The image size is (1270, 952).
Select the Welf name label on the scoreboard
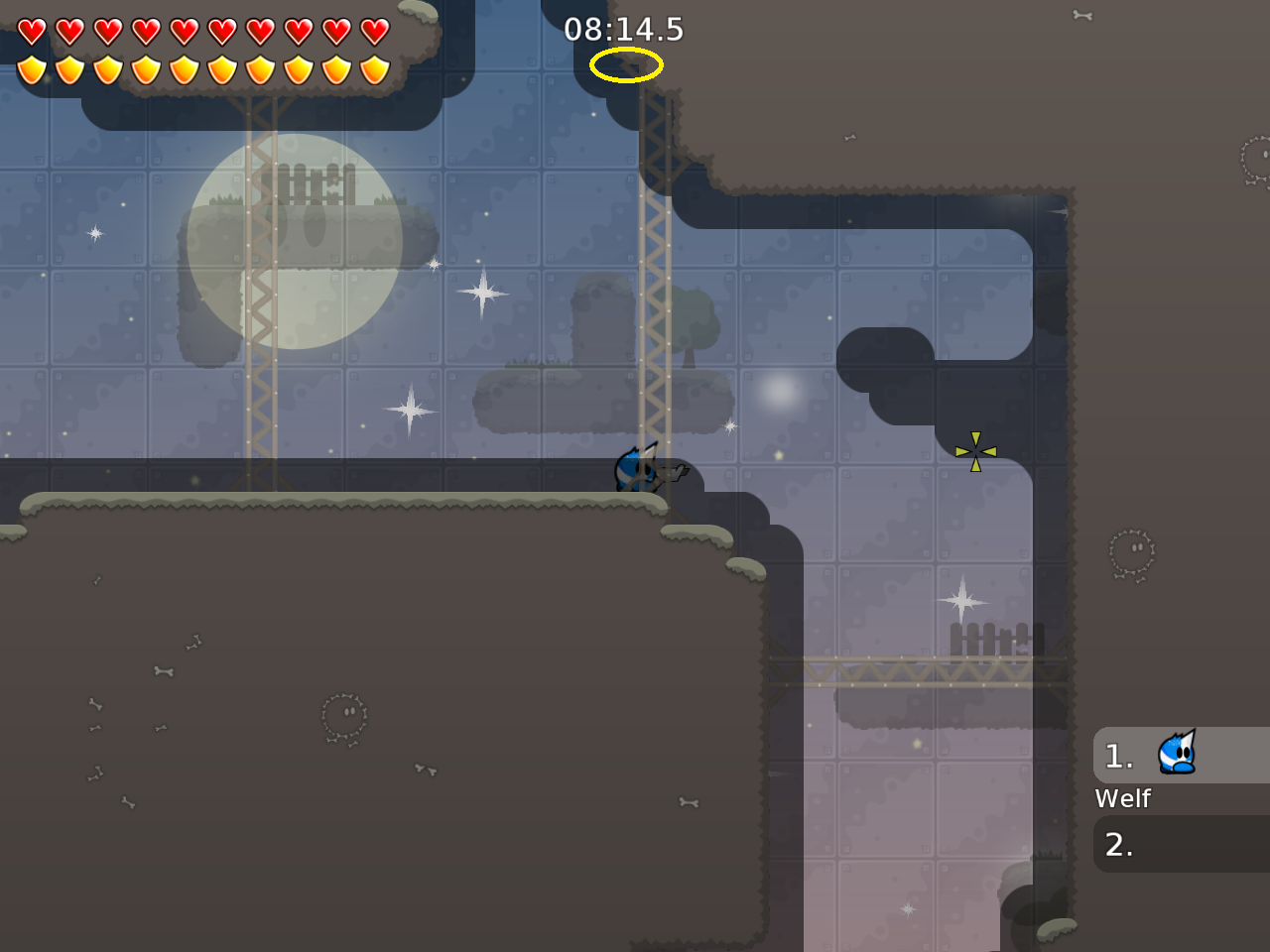tap(1122, 798)
